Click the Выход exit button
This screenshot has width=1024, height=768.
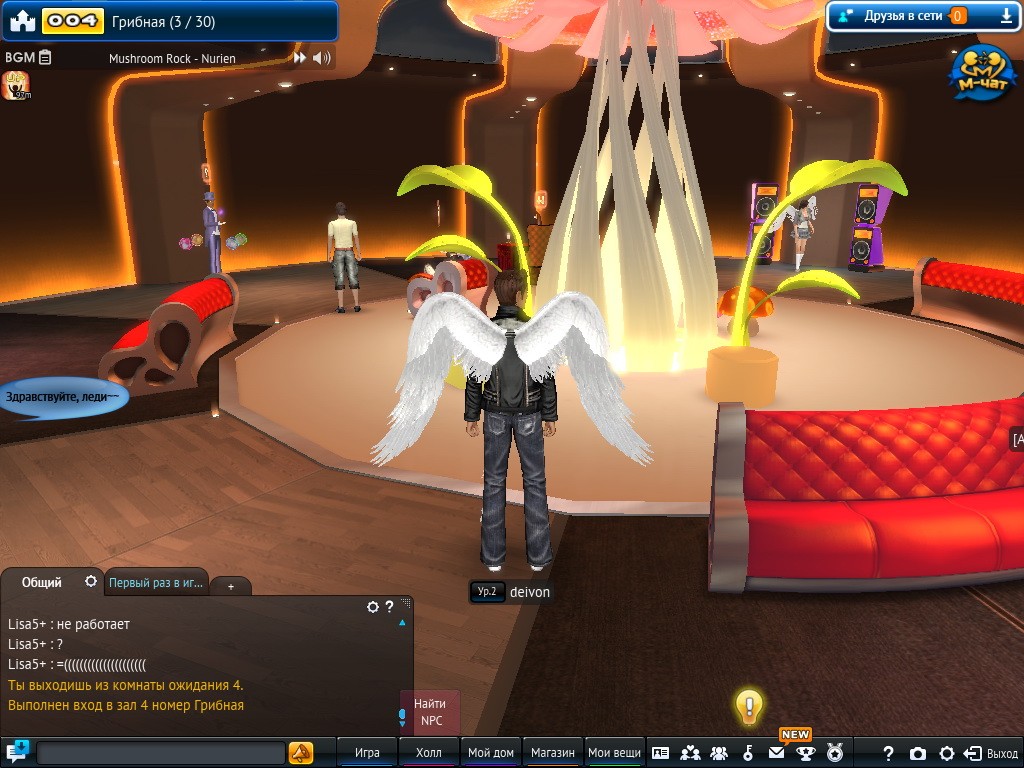[x=992, y=753]
